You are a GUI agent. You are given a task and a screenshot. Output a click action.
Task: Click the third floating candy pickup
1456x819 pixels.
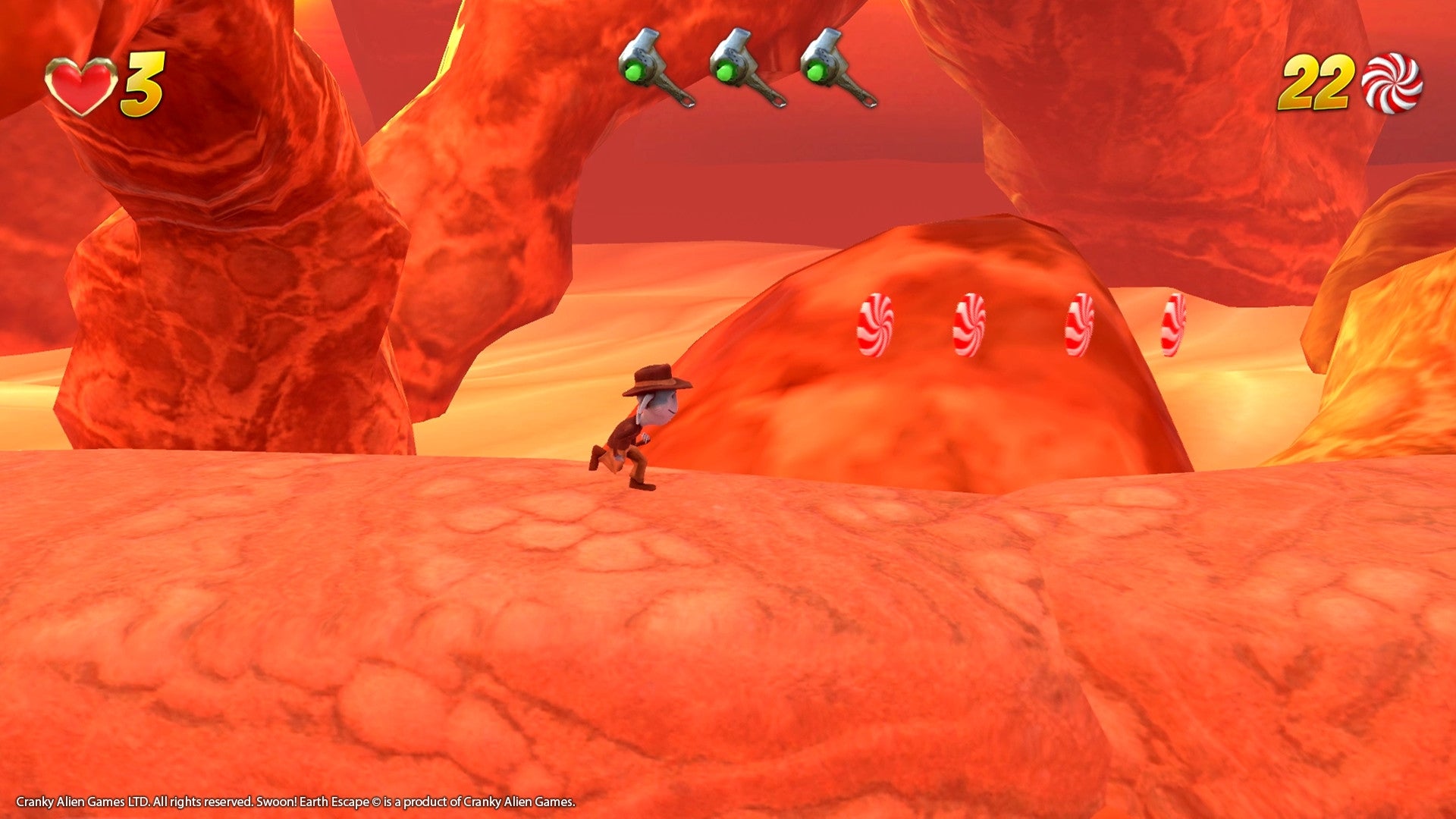(1081, 325)
